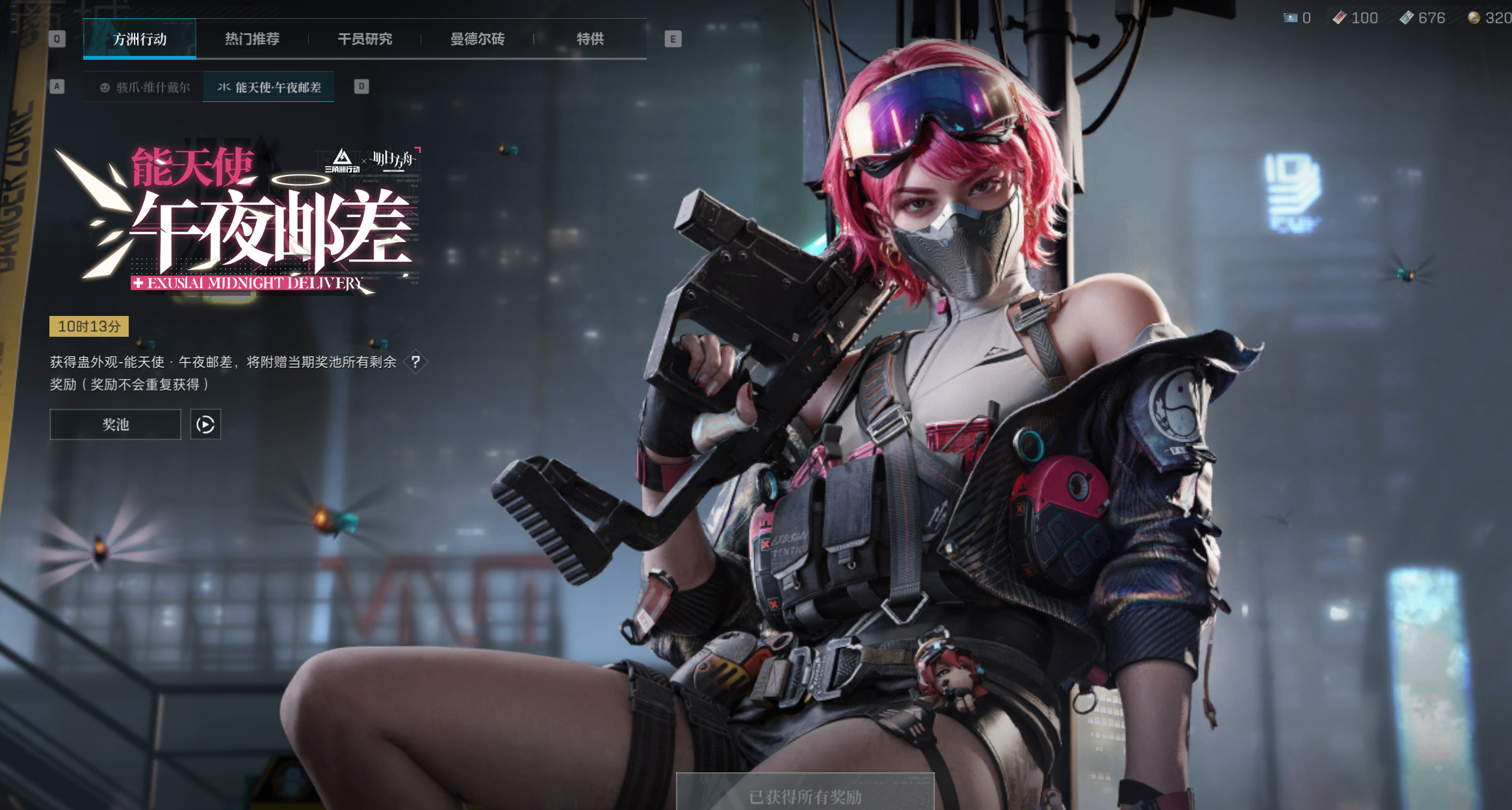Screen dimensions: 1512x810
Task: Switch to the 热门推荐 tab
Action: pos(252,39)
